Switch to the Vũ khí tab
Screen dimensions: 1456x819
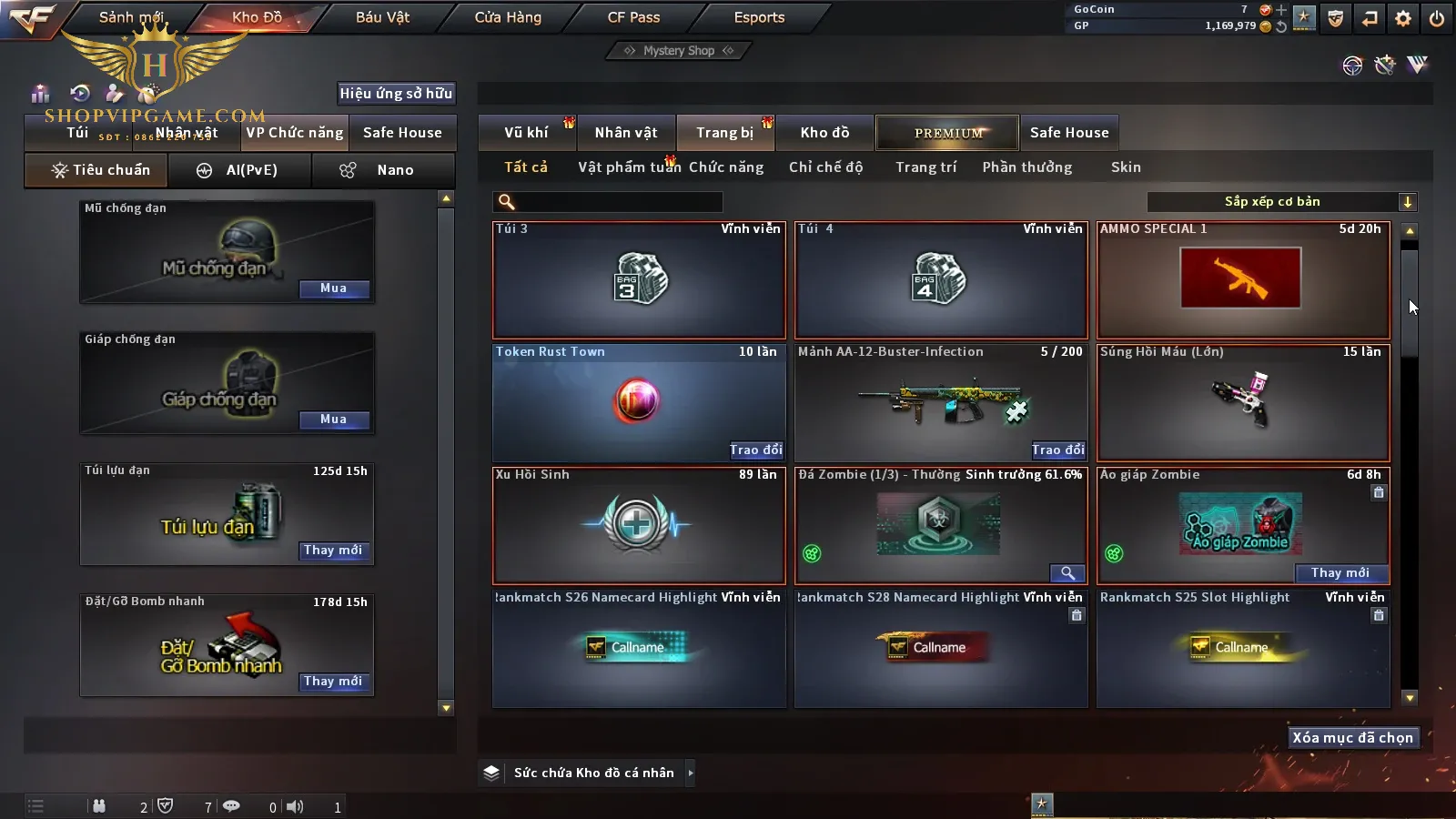[x=527, y=133]
